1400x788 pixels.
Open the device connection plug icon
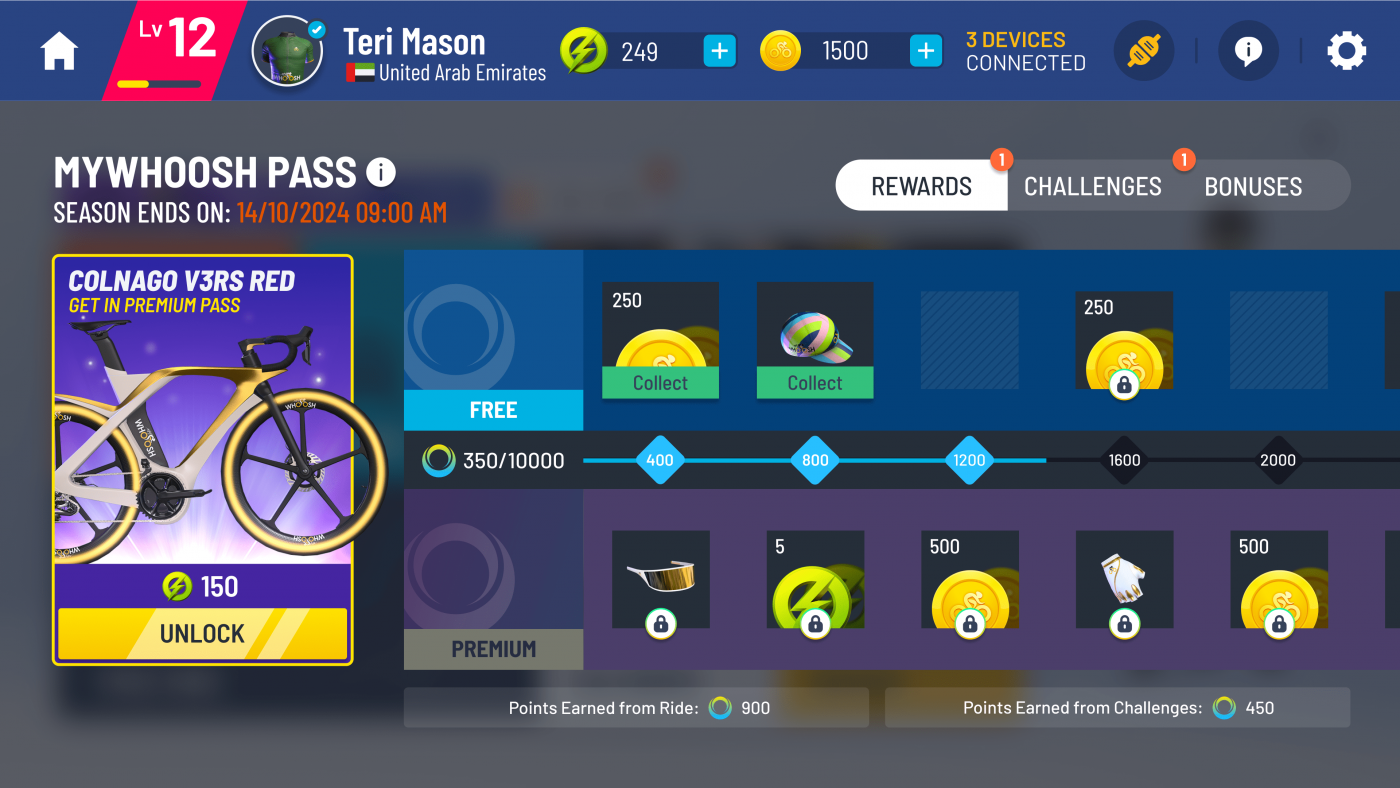pos(1143,51)
